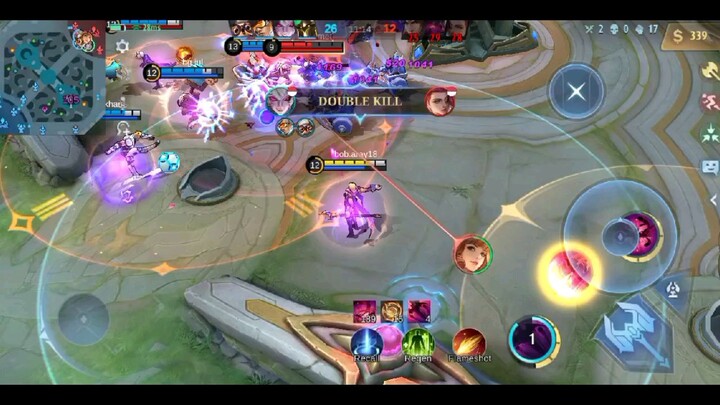Cast the Flameshot battle spell
The height and width of the screenshot is (405, 720).
tap(468, 344)
